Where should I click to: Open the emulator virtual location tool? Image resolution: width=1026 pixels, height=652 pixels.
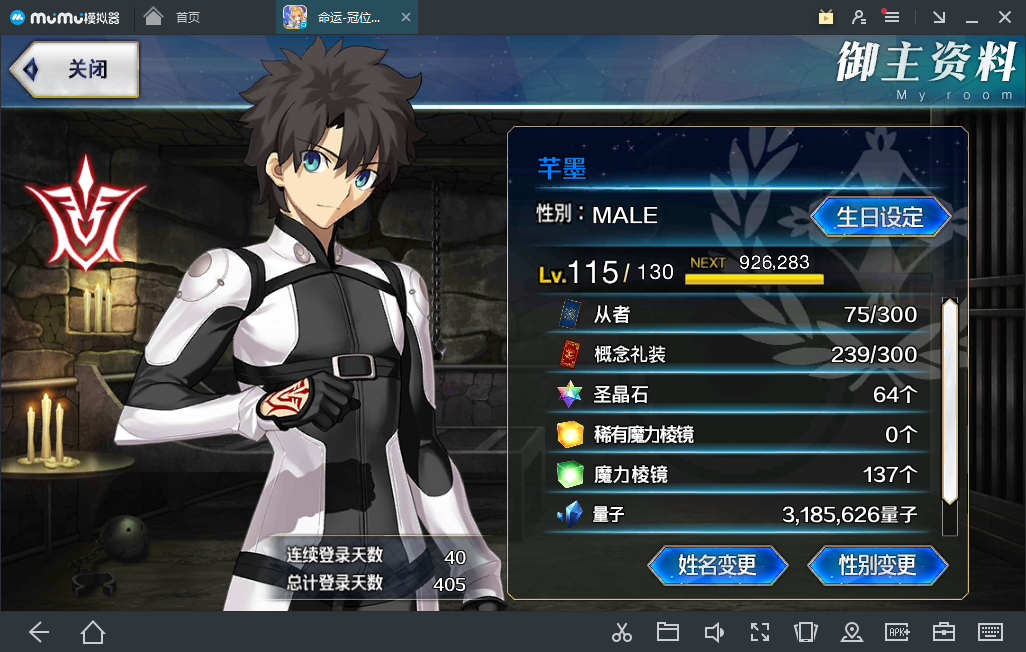click(x=852, y=631)
